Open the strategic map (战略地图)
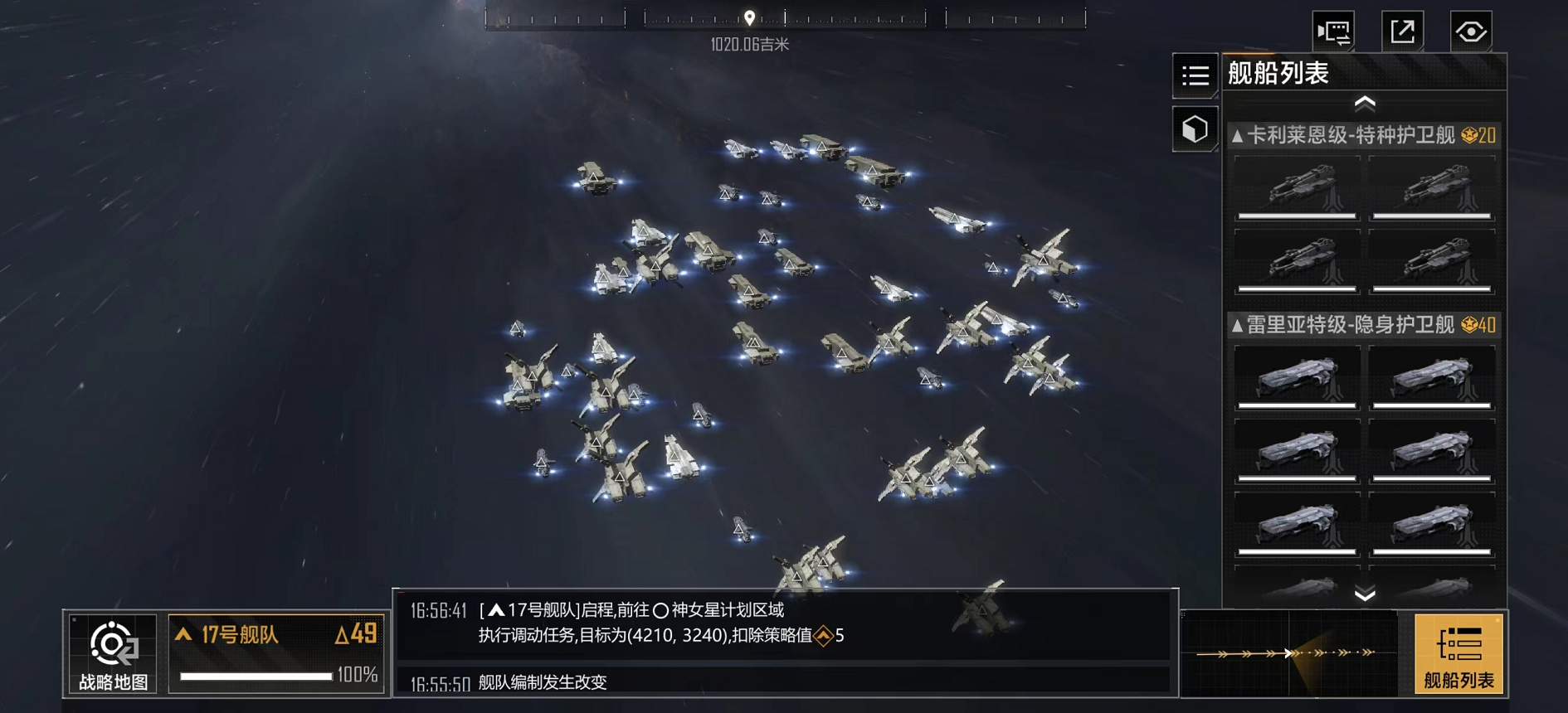This screenshot has height=713, width=1568. click(113, 654)
